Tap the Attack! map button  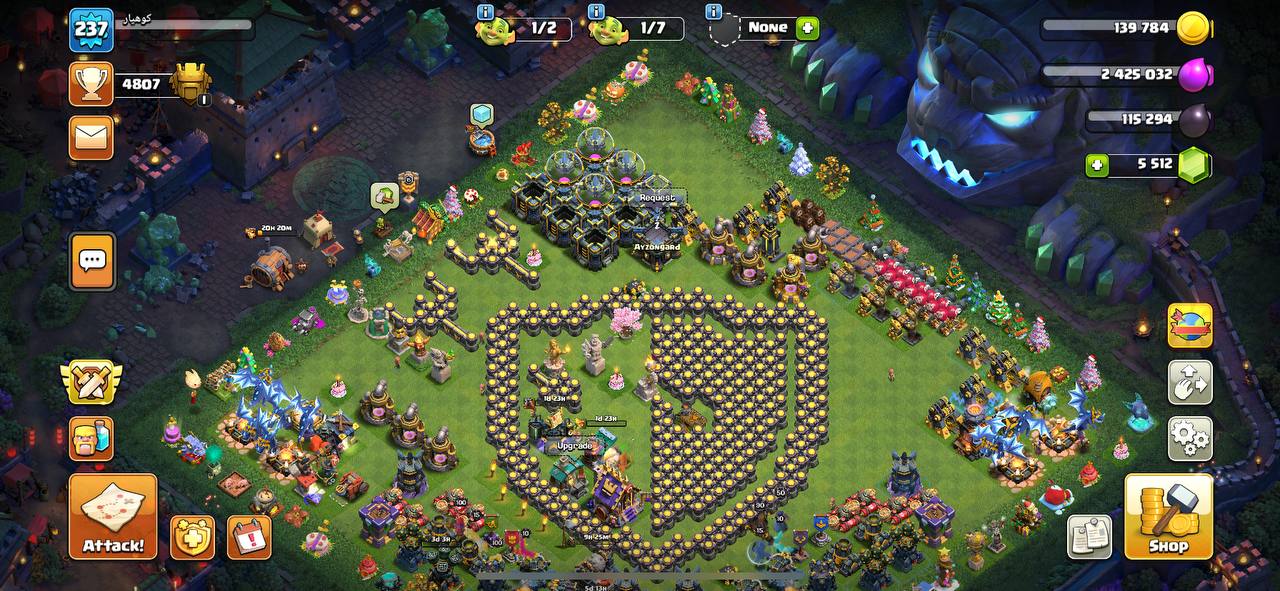click(113, 516)
